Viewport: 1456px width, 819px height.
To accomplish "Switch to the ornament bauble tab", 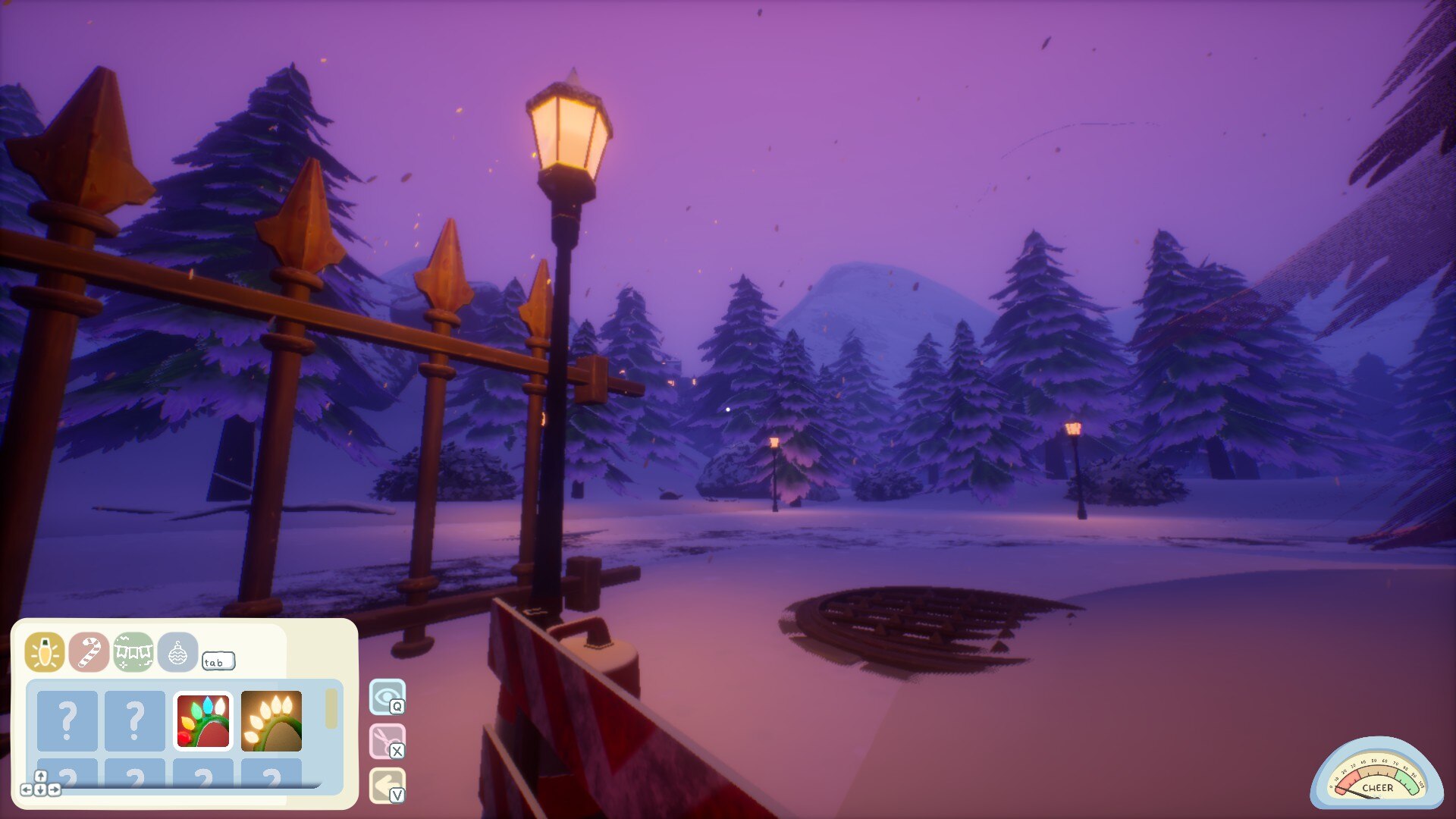I will click(177, 652).
